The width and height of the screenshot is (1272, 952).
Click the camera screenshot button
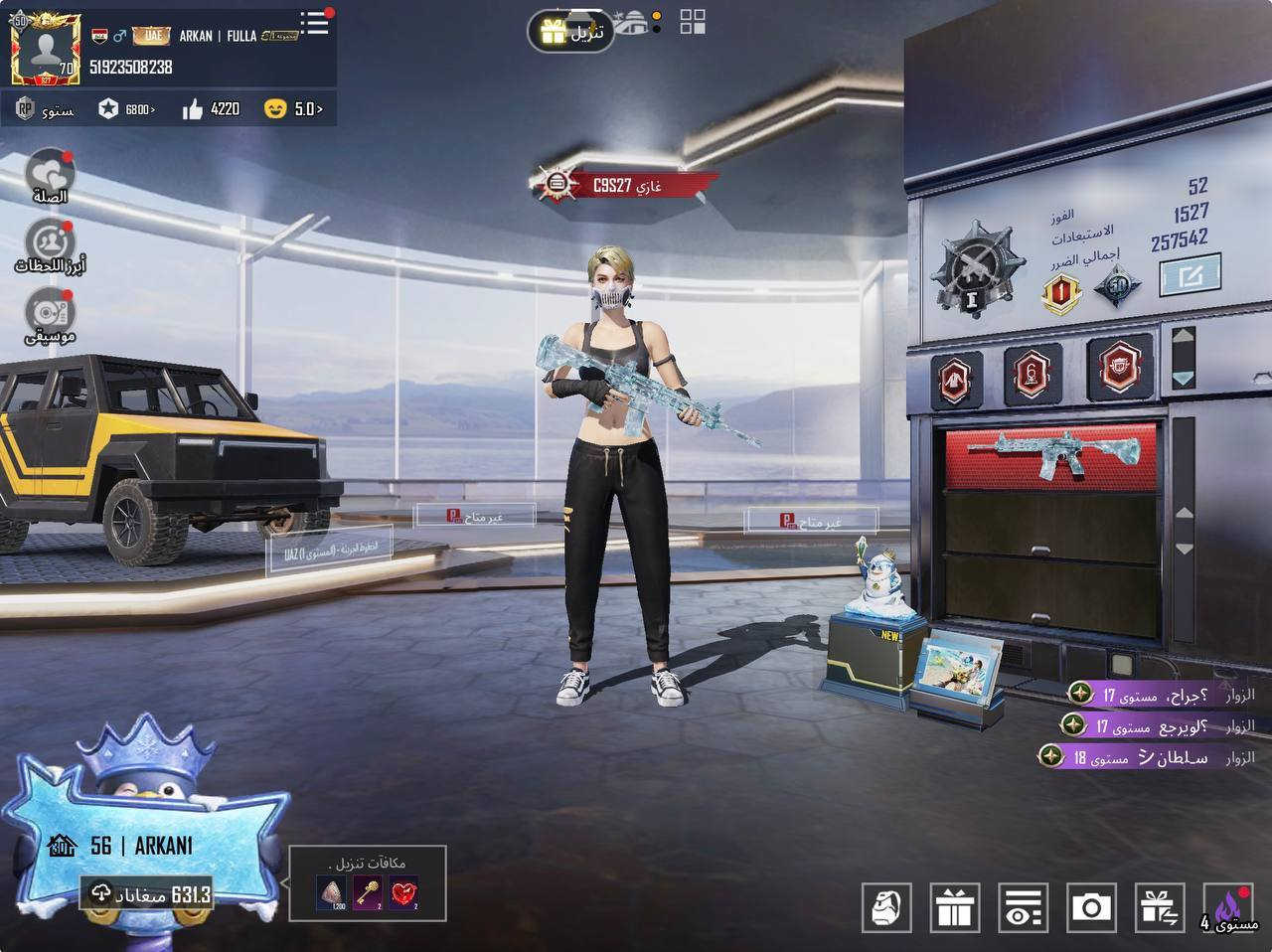click(1091, 906)
